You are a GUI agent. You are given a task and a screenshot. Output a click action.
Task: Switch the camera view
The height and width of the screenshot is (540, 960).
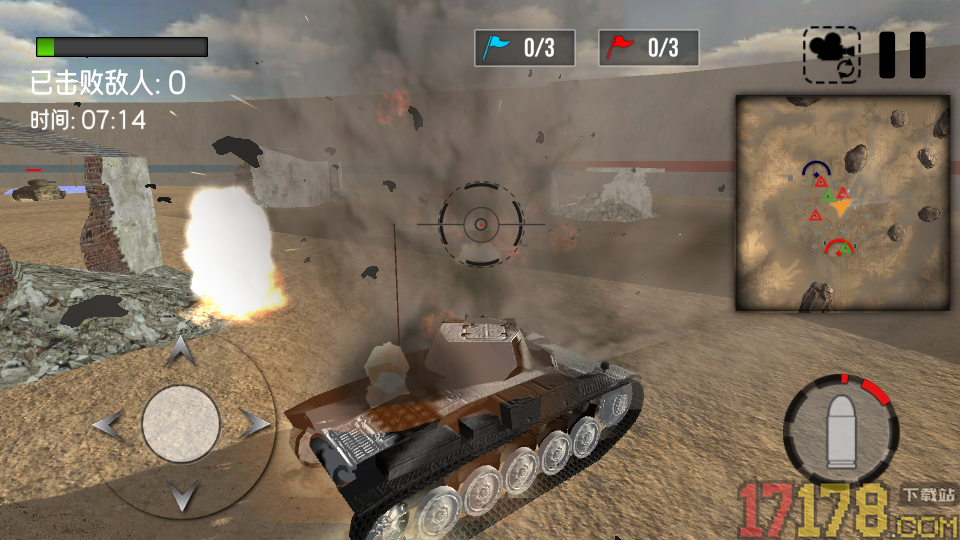point(831,55)
